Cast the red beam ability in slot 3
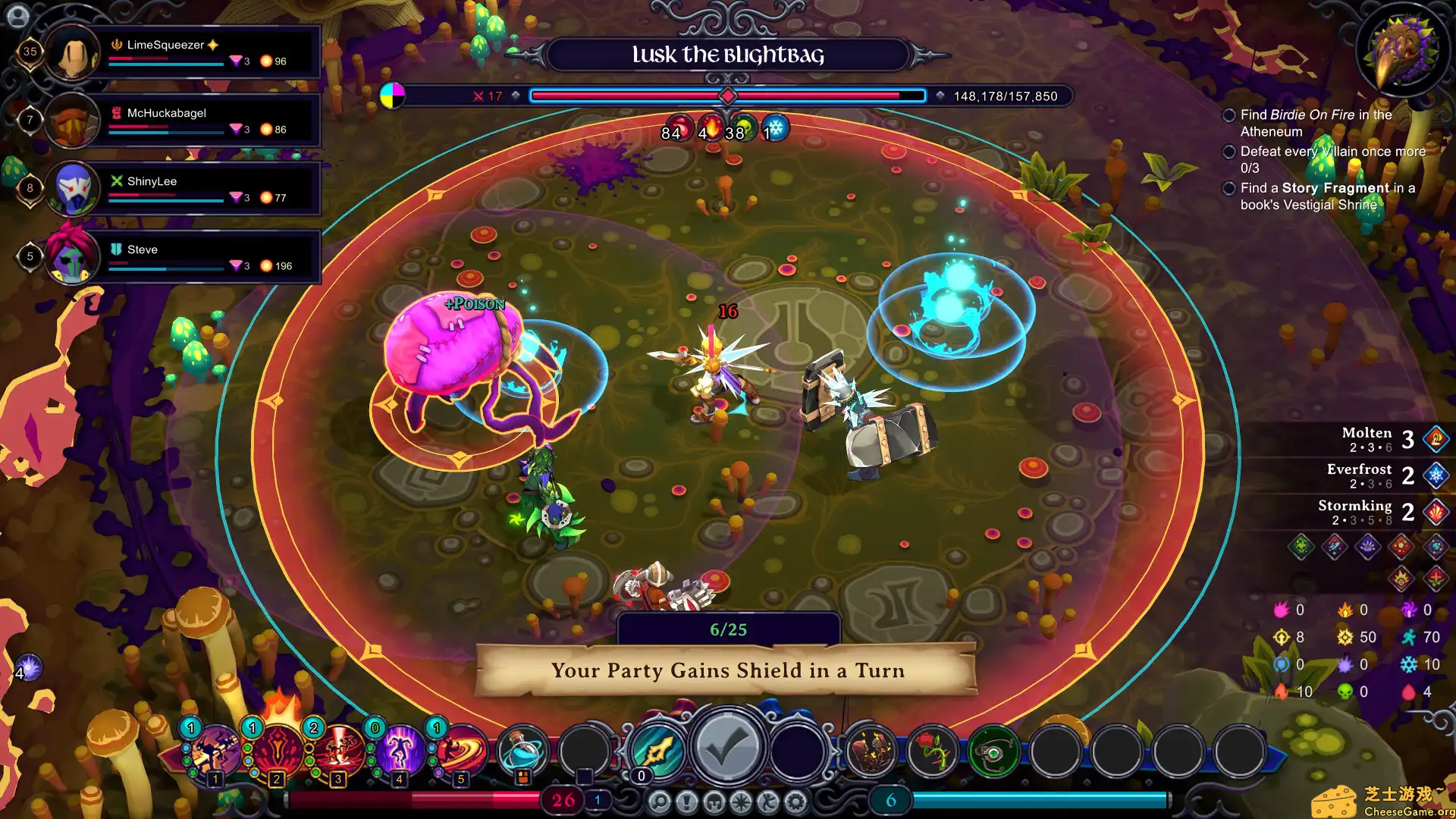Screen dimensions: 1456x819 tap(339, 751)
